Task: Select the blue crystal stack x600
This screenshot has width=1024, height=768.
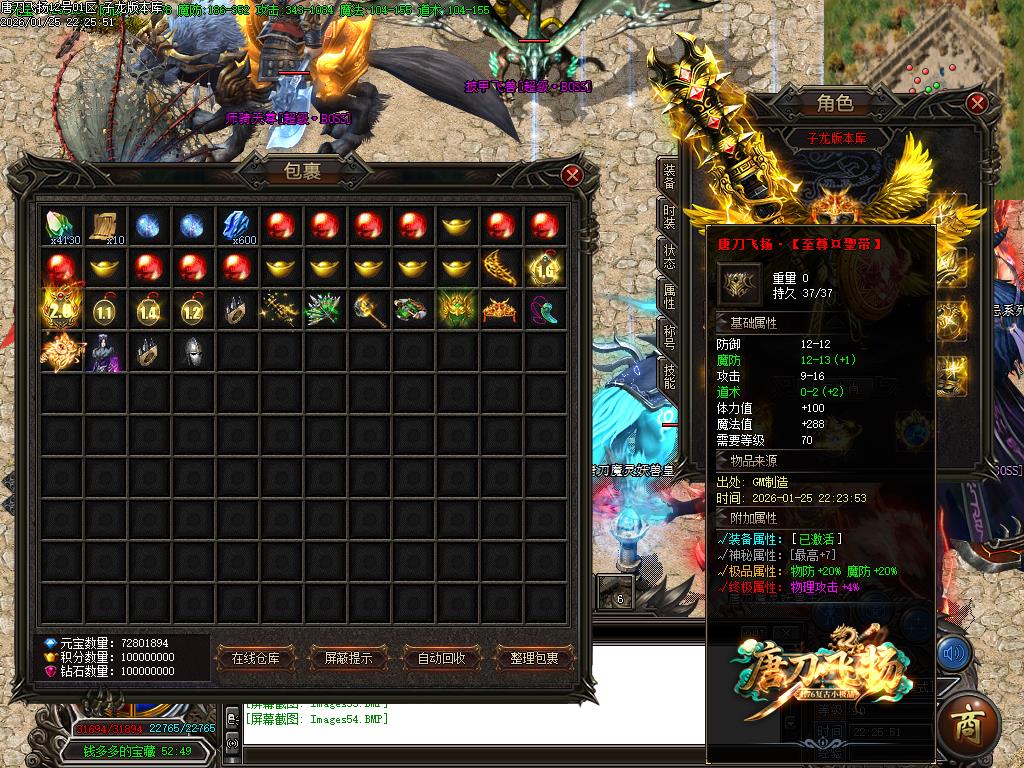Action: coord(237,225)
